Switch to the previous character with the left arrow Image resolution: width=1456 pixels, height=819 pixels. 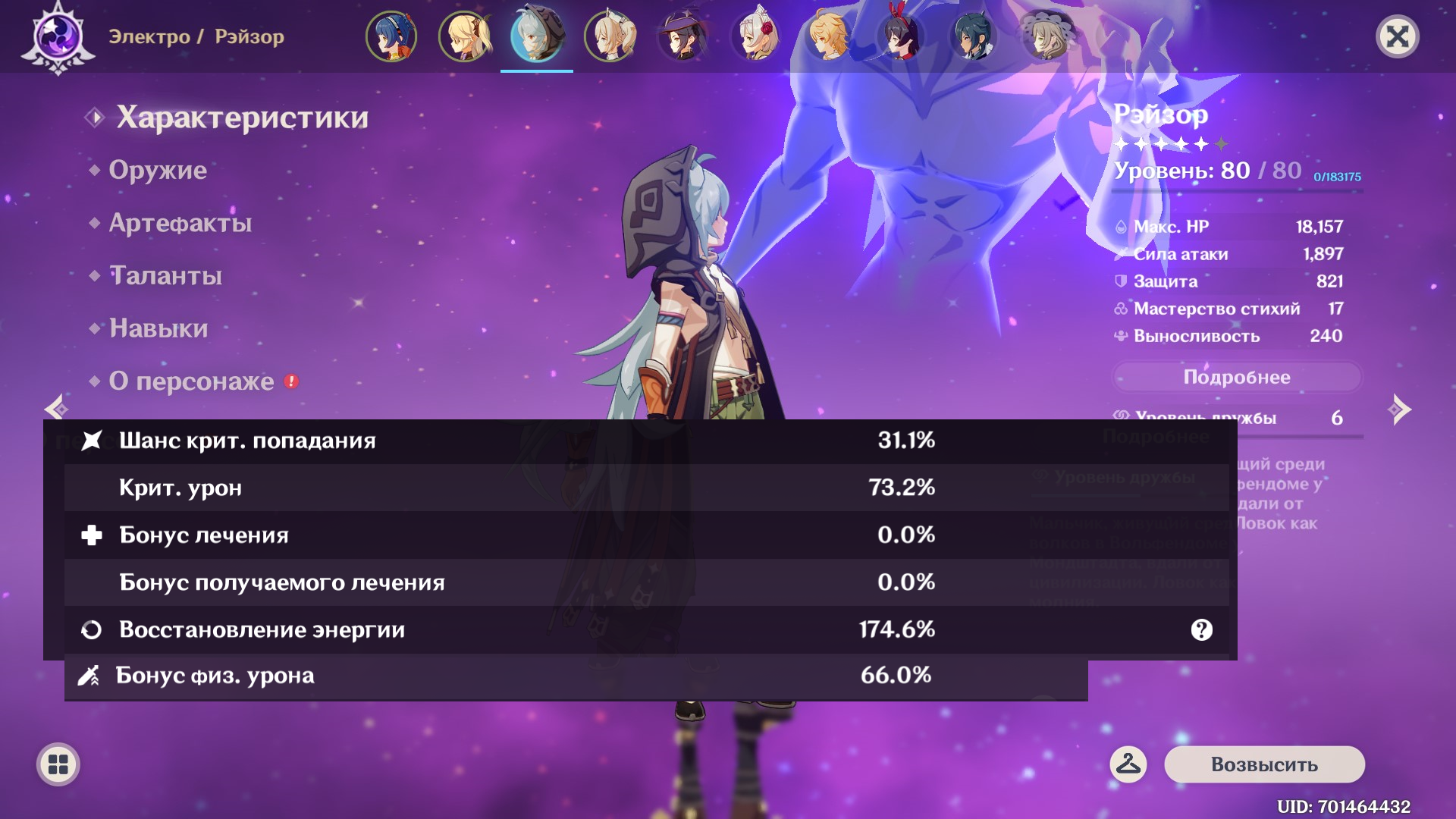click(x=56, y=409)
